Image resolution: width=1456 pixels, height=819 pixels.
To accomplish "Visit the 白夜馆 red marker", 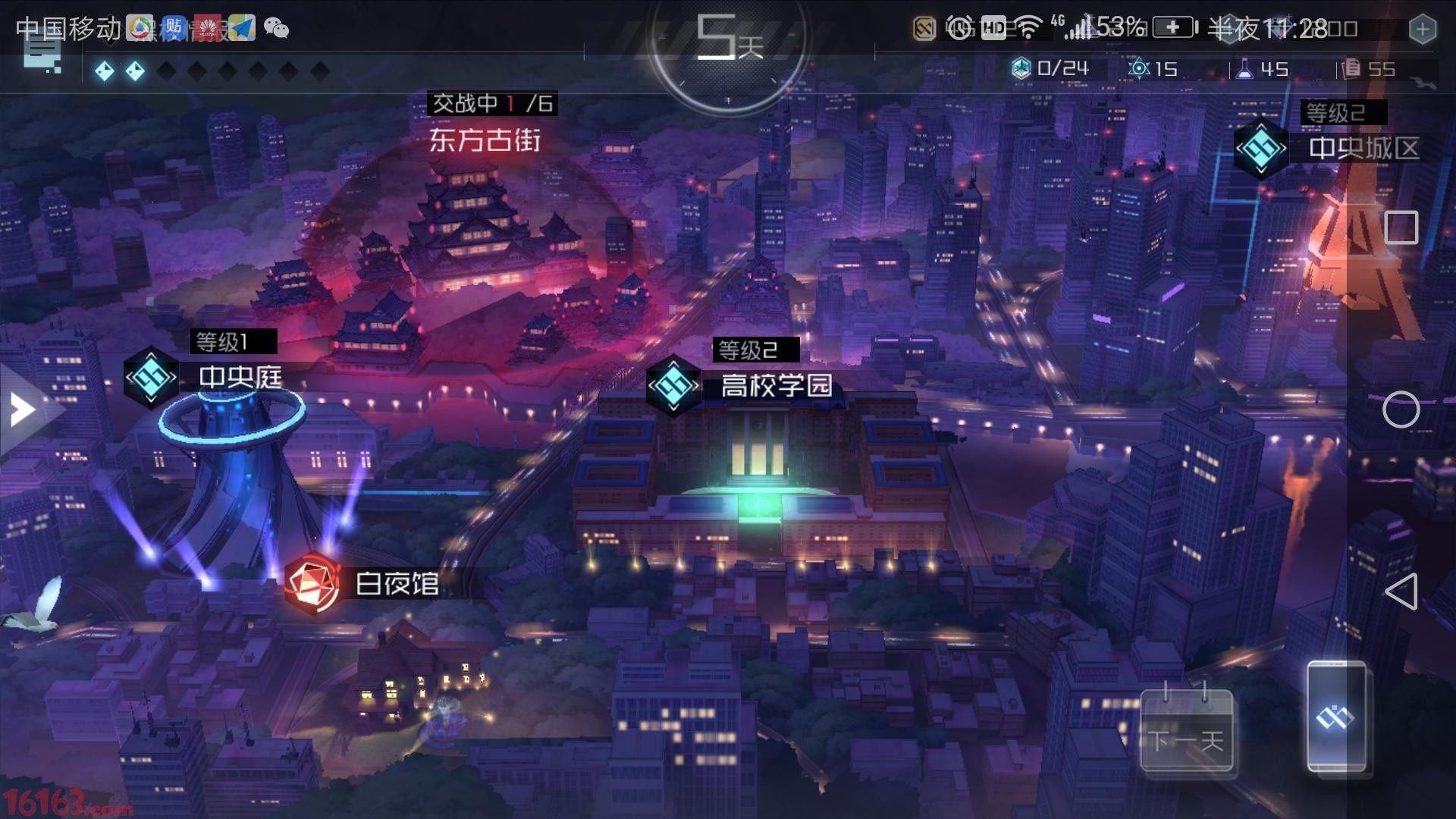I will pyautogui.click(x=312, y=583).
